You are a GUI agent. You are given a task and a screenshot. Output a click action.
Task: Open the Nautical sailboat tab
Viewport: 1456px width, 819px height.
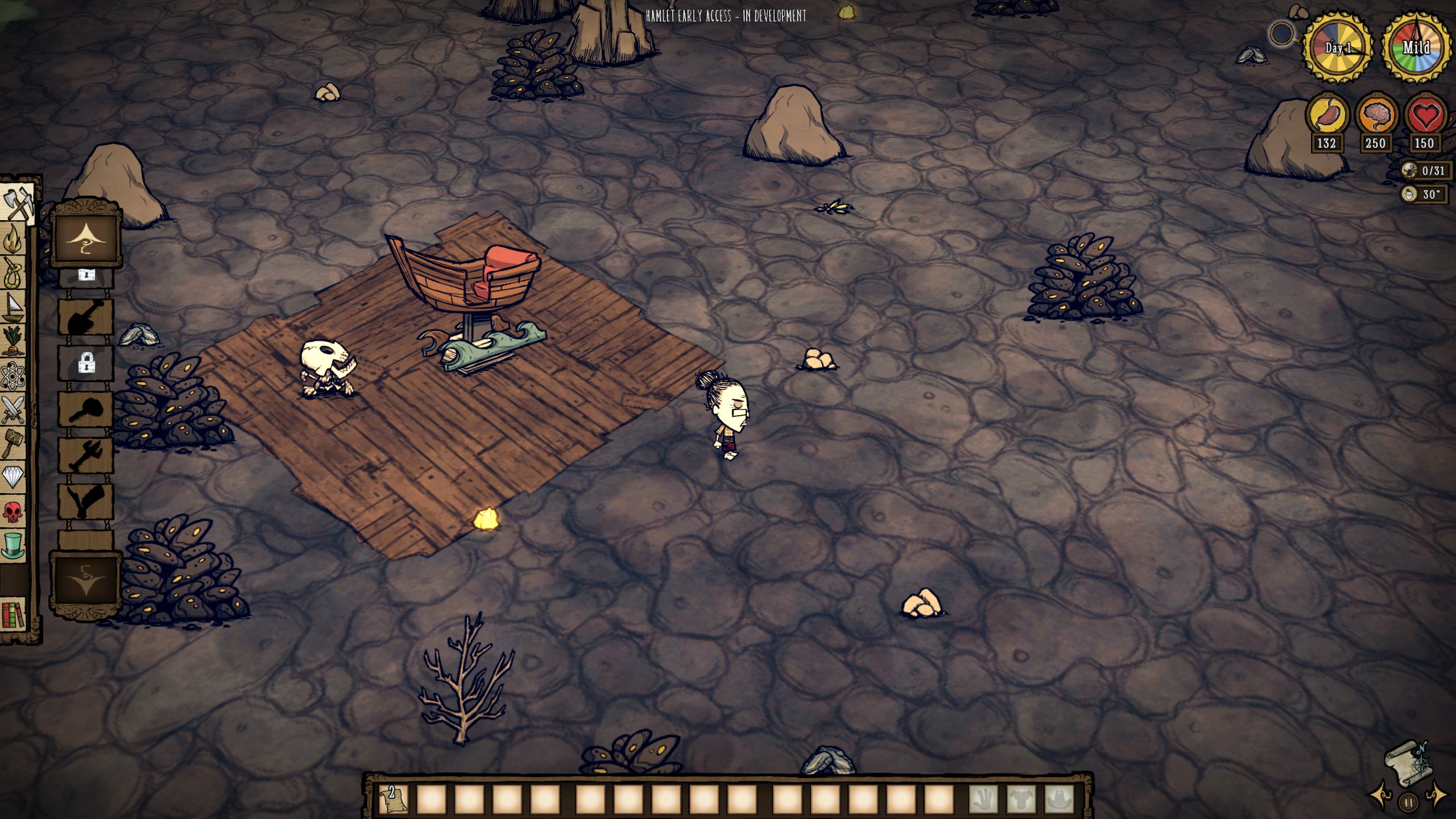[x=14, y=308]
